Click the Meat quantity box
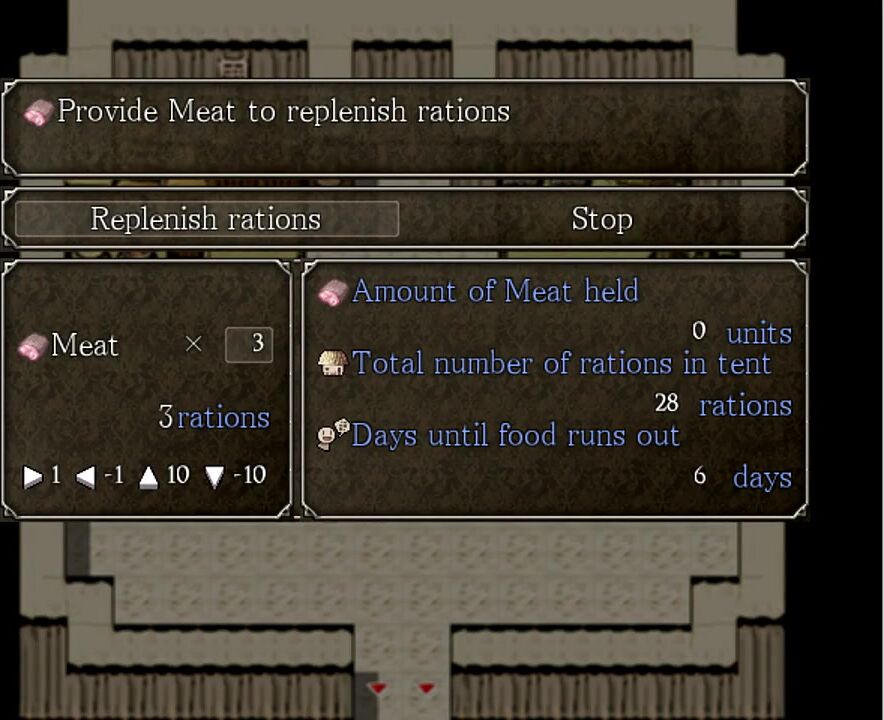Image resolution: width=884 pixels, height=720 pixels. (x=249, y=344)
